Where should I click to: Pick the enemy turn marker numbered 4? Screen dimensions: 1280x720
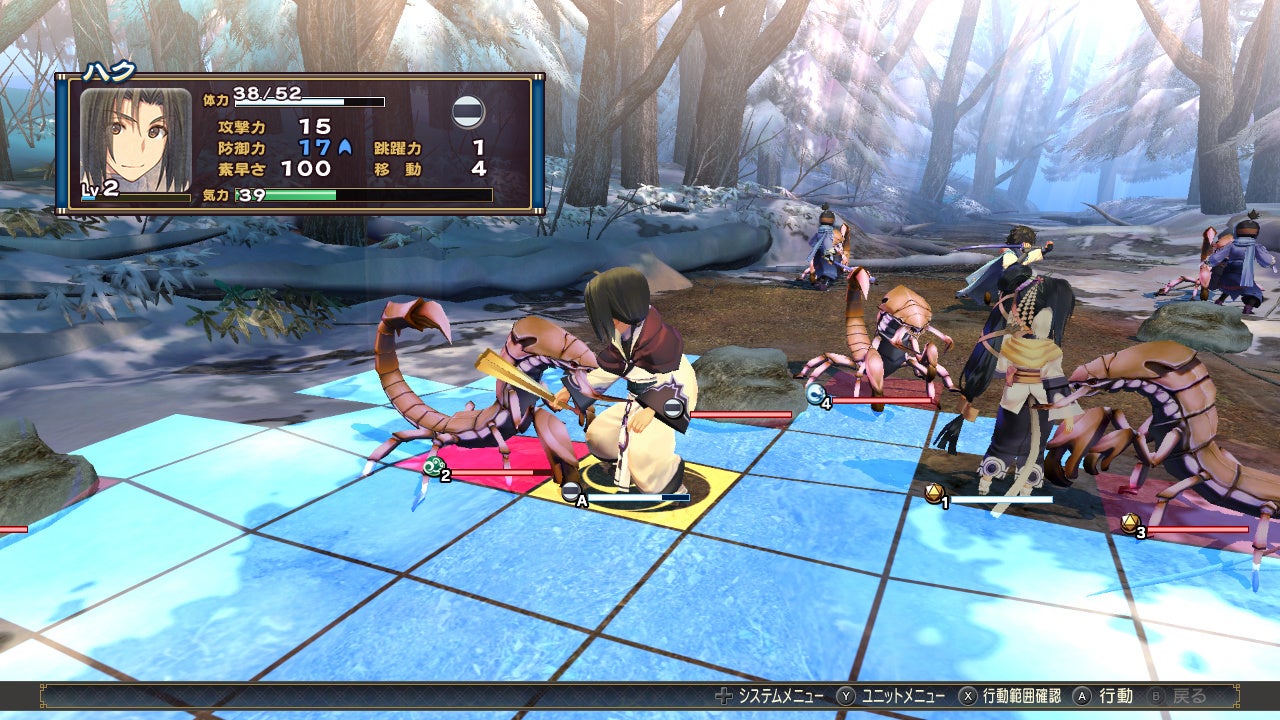pos(817,395)
